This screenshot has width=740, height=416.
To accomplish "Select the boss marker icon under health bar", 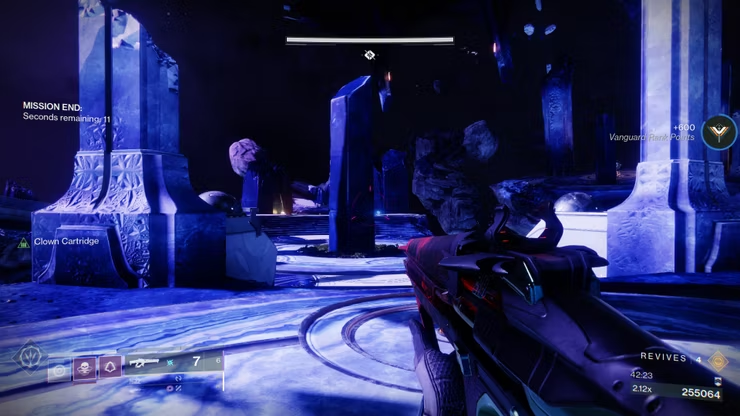I will [370, 54].
